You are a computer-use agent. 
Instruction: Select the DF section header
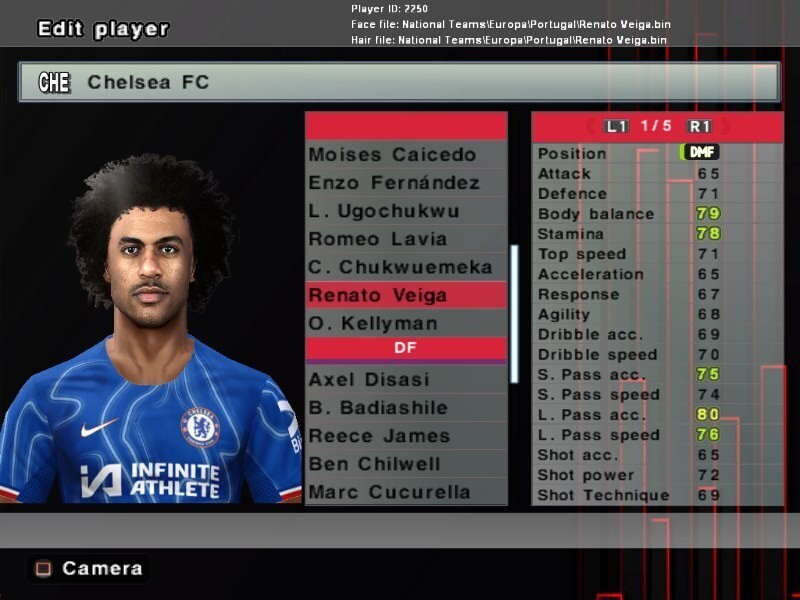click(405, 350)
